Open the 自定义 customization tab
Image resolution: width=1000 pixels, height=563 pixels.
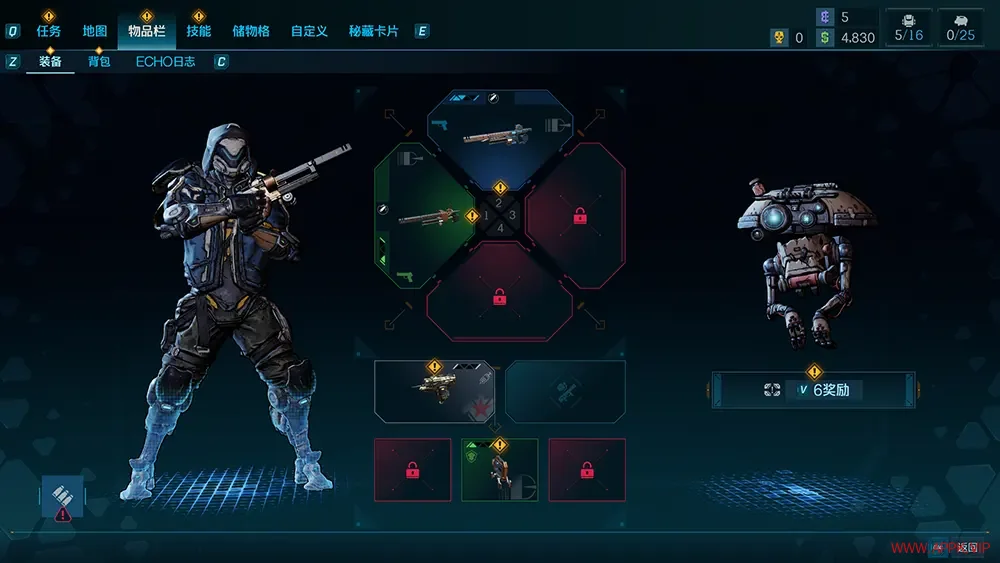coord(309,31)
